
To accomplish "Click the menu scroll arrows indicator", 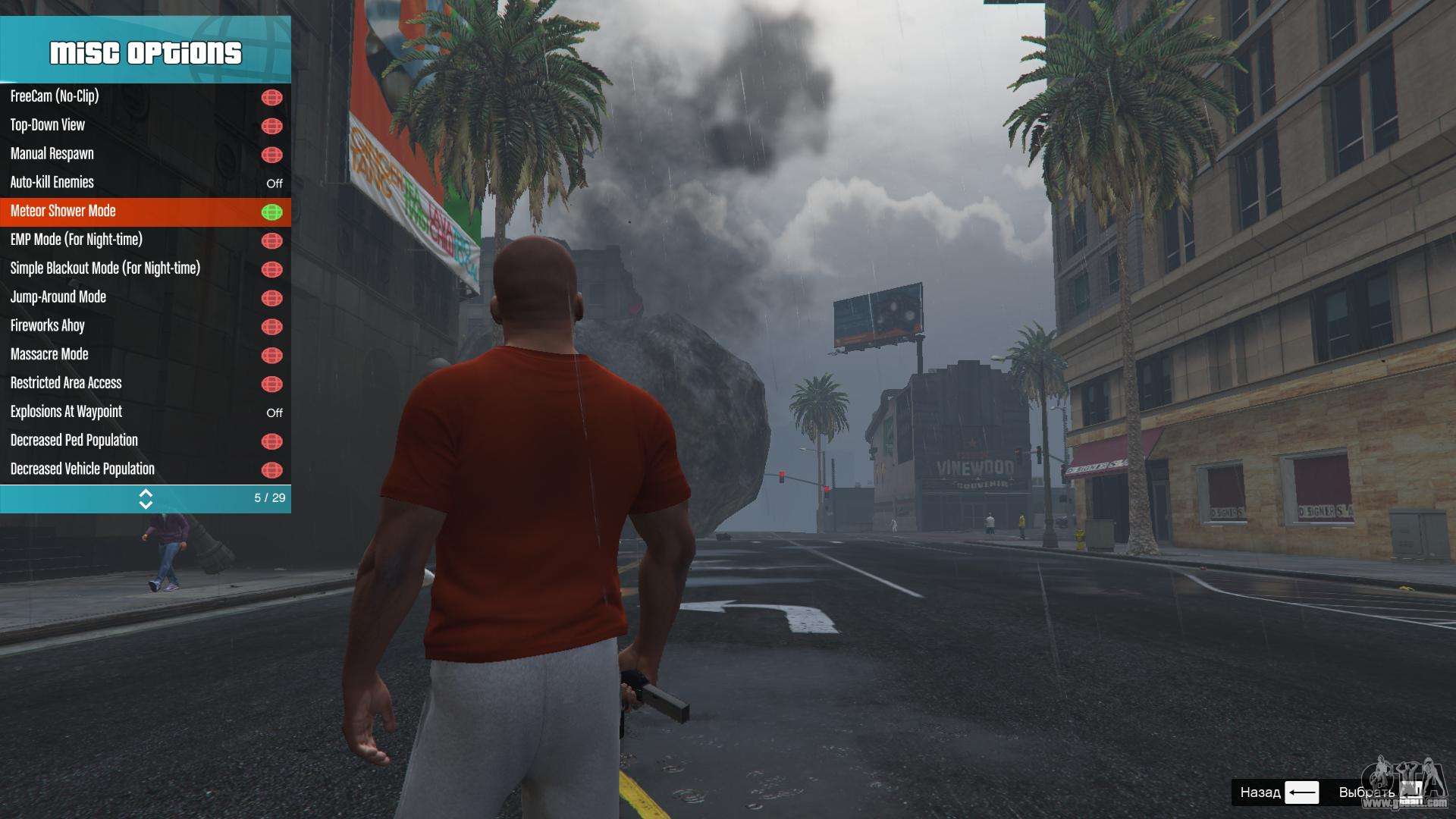I will pyautogui.click(x=146, y=498).
